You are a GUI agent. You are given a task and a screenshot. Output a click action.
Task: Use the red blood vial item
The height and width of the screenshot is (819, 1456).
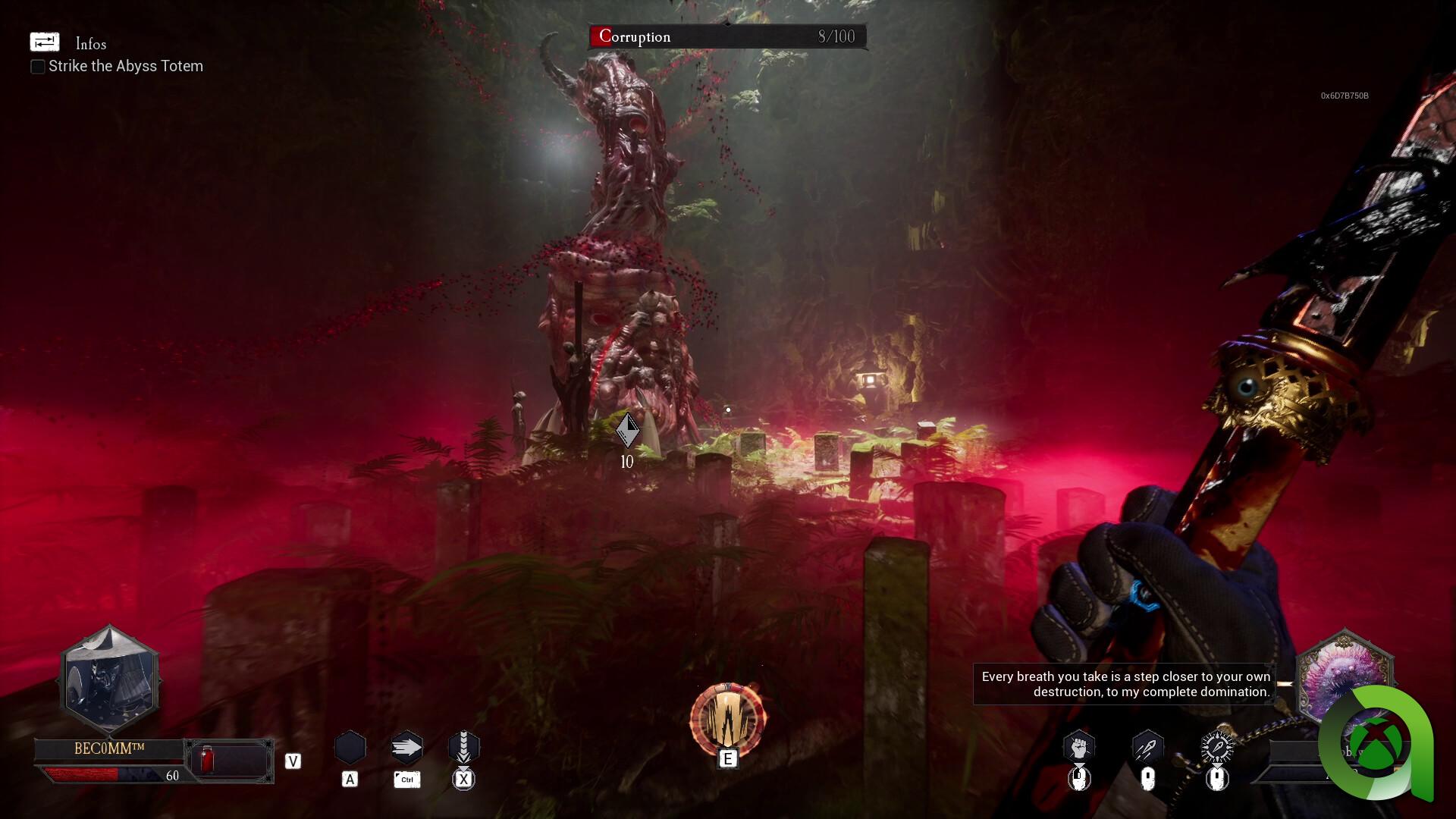[x=206, y=759]
